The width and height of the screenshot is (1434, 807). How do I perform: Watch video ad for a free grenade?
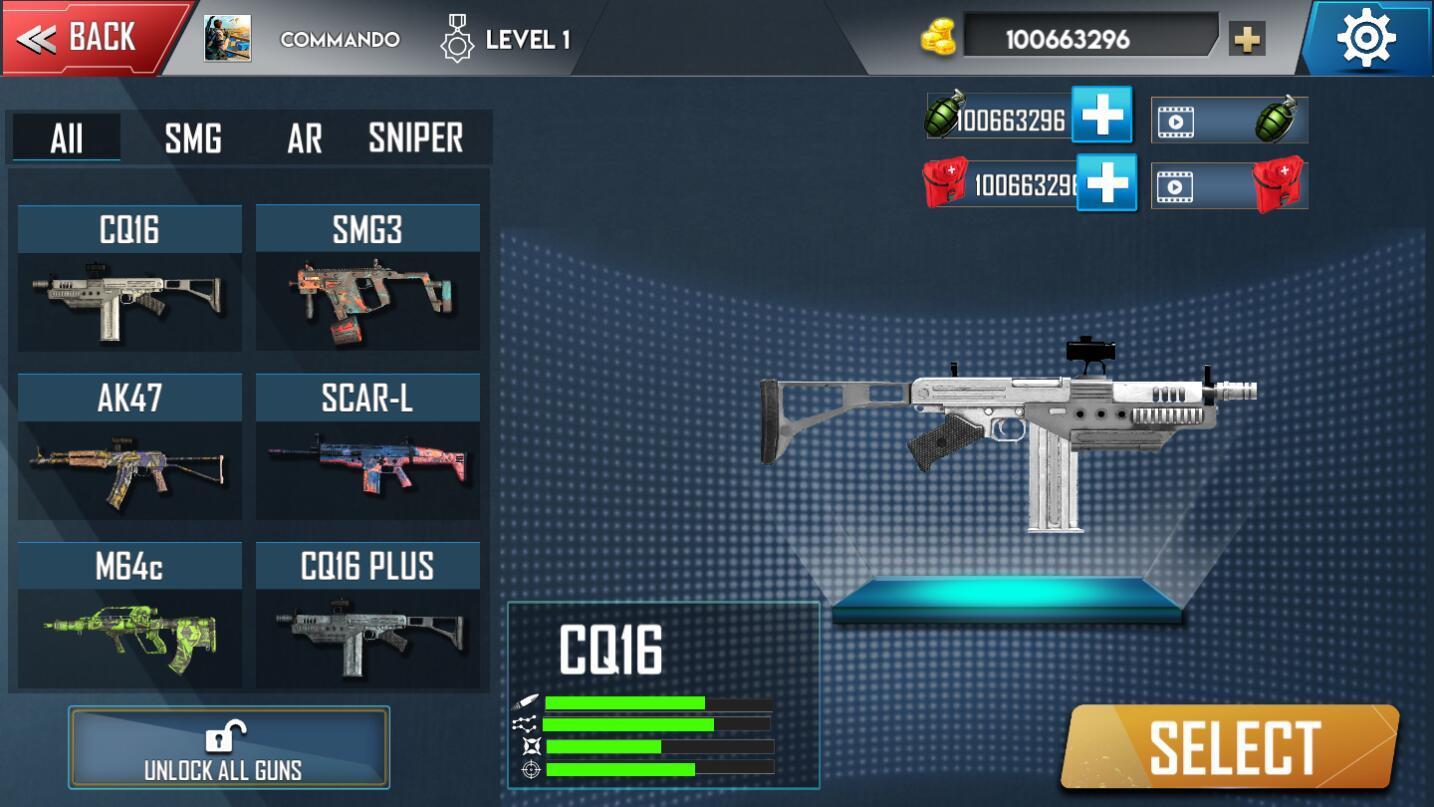coord(1229,121)
